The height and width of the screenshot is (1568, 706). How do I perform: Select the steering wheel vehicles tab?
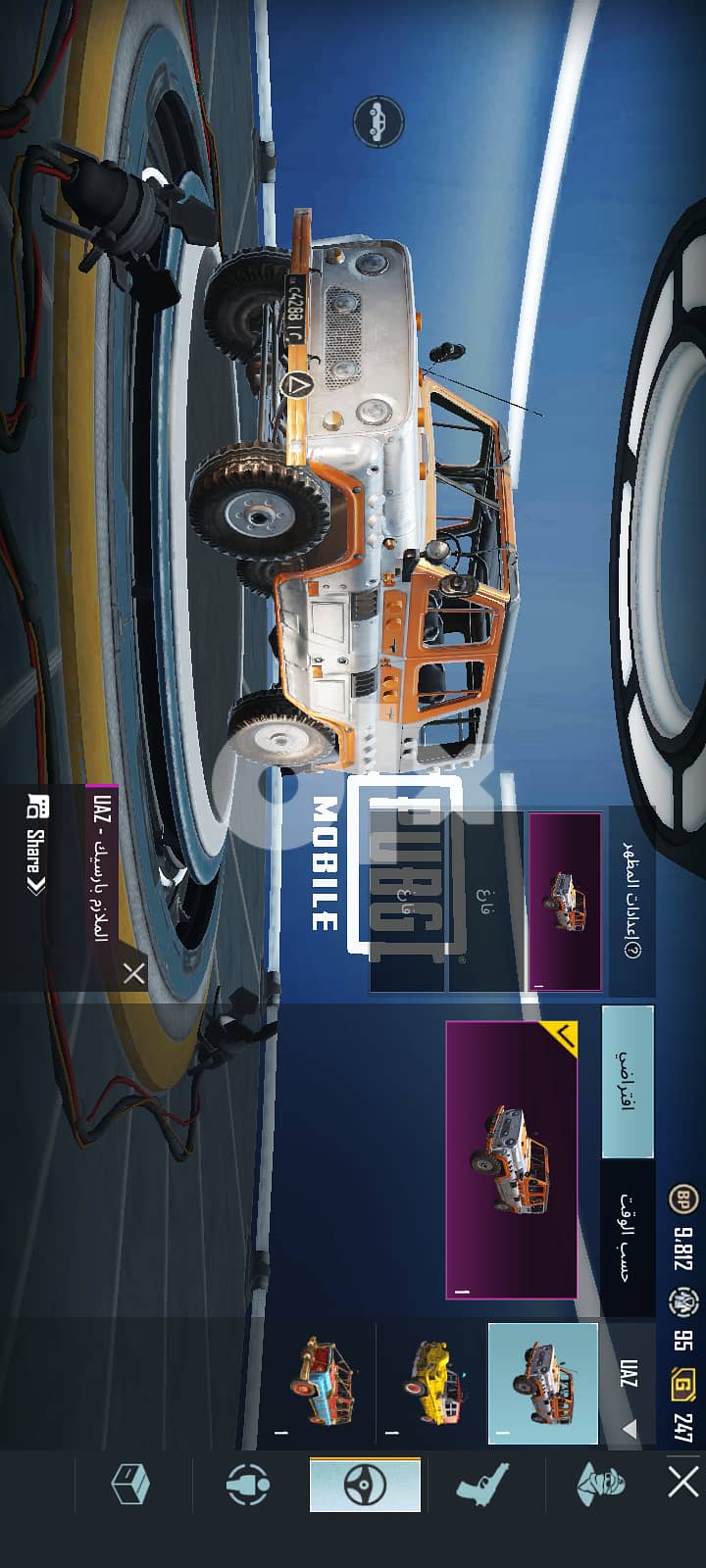365,1485
